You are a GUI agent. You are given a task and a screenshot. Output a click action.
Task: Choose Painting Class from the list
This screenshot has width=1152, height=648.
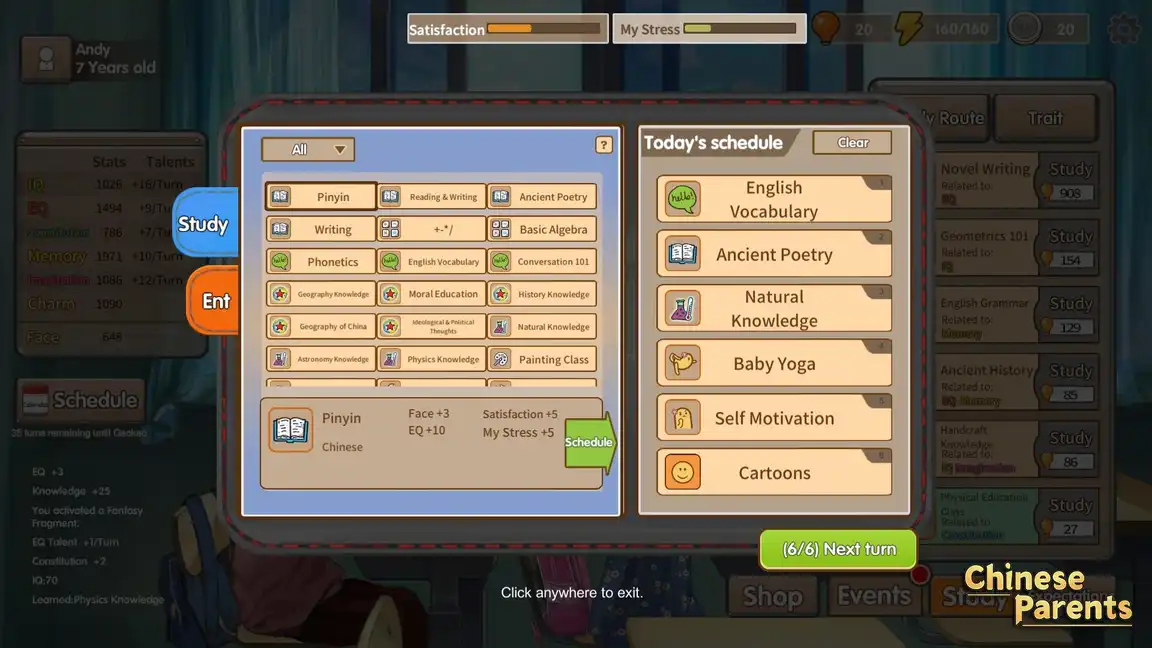pyautogui.click(x=542, y=359)
